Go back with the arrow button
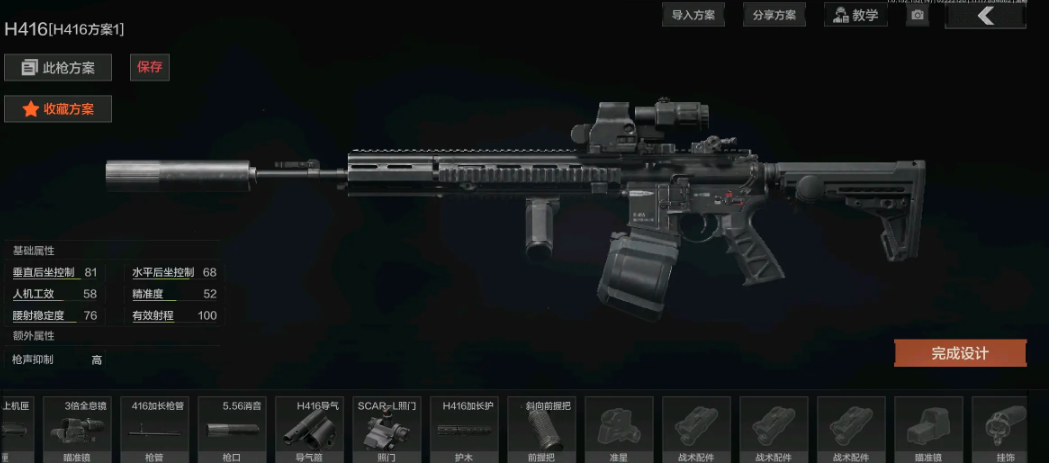The image size is (1049, 463). point(985,16)
